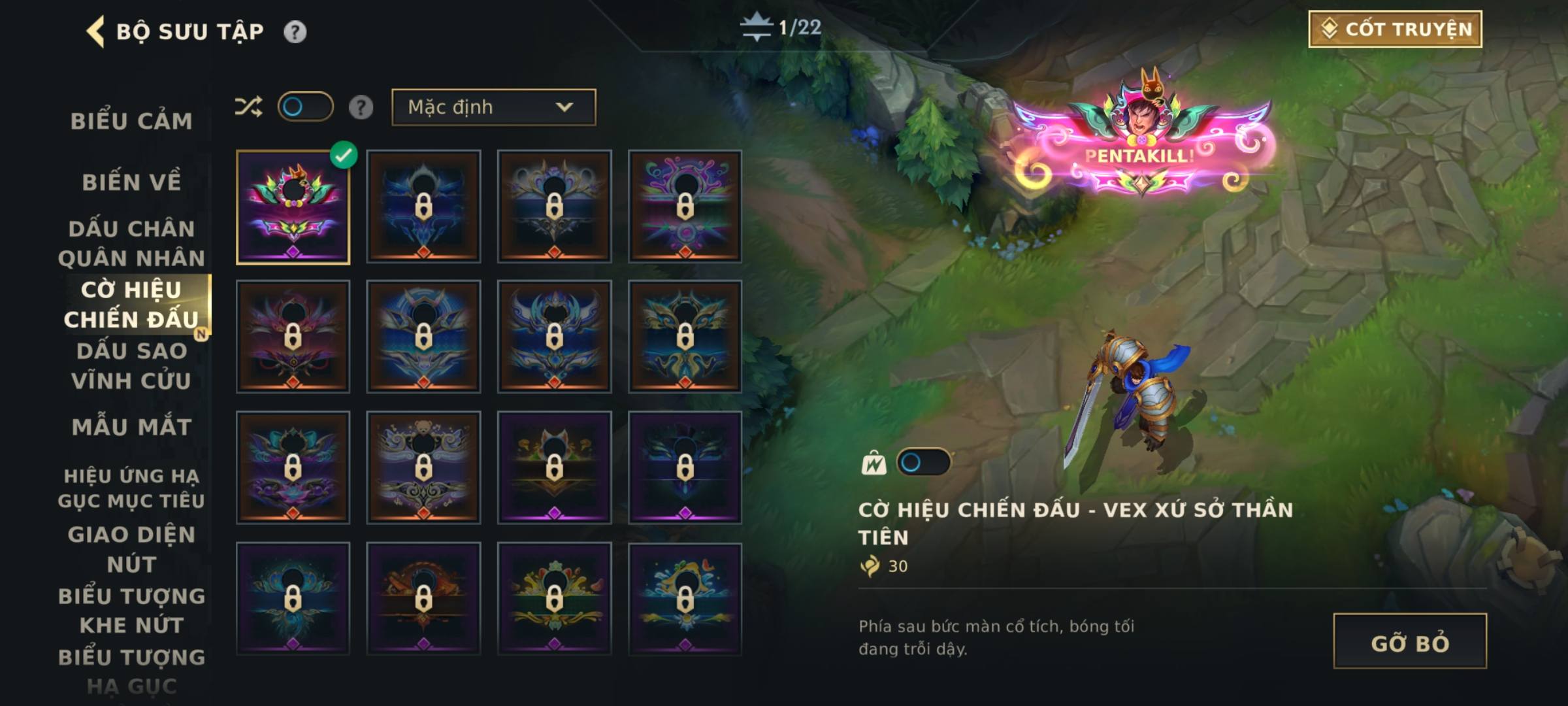1568x706 pixels.
Task: Open the Dấu Sao Vĩnh Cửu category
Action: click(131, 365)
